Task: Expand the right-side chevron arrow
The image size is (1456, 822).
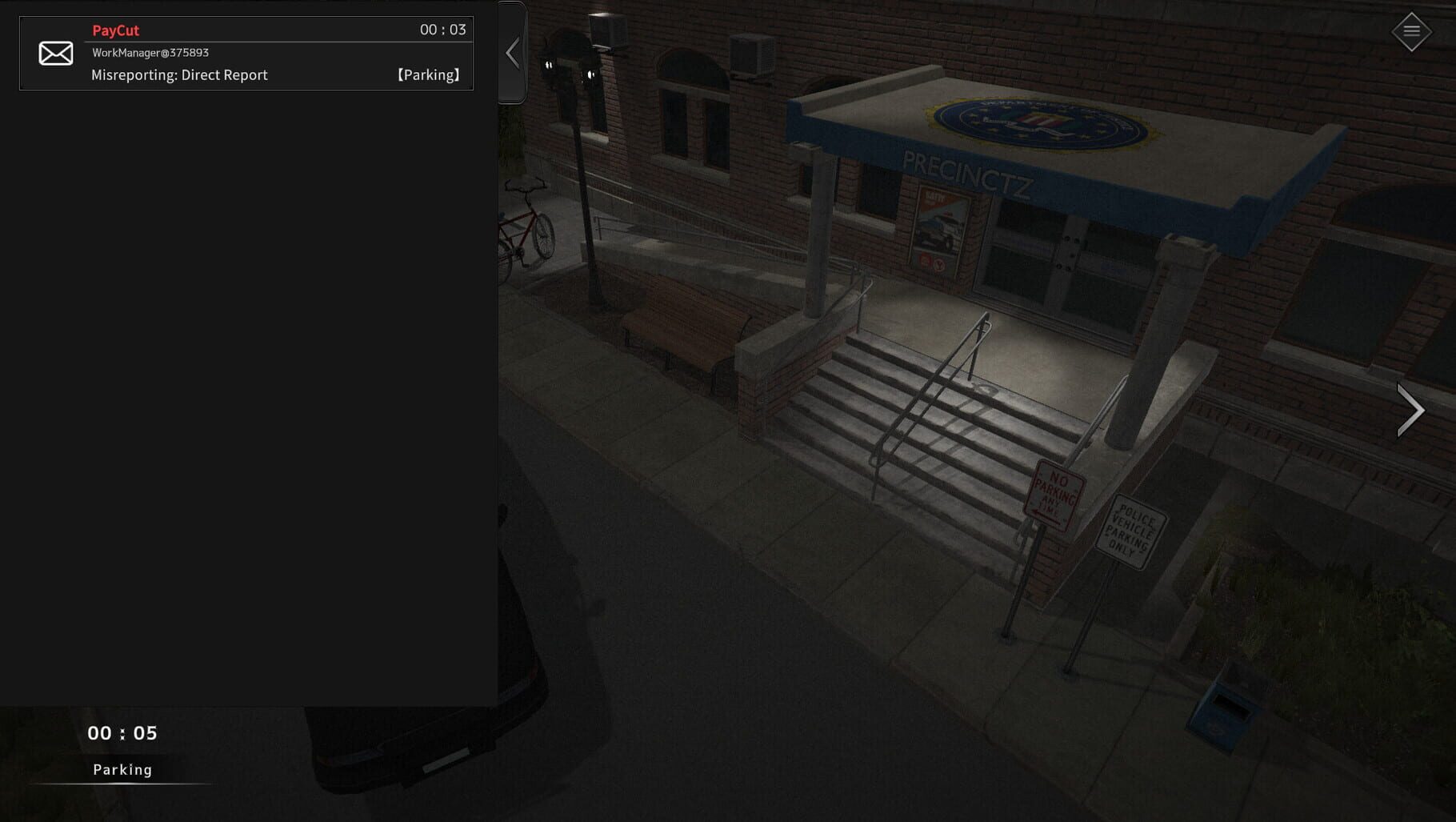Action: tap(1413, 410)
